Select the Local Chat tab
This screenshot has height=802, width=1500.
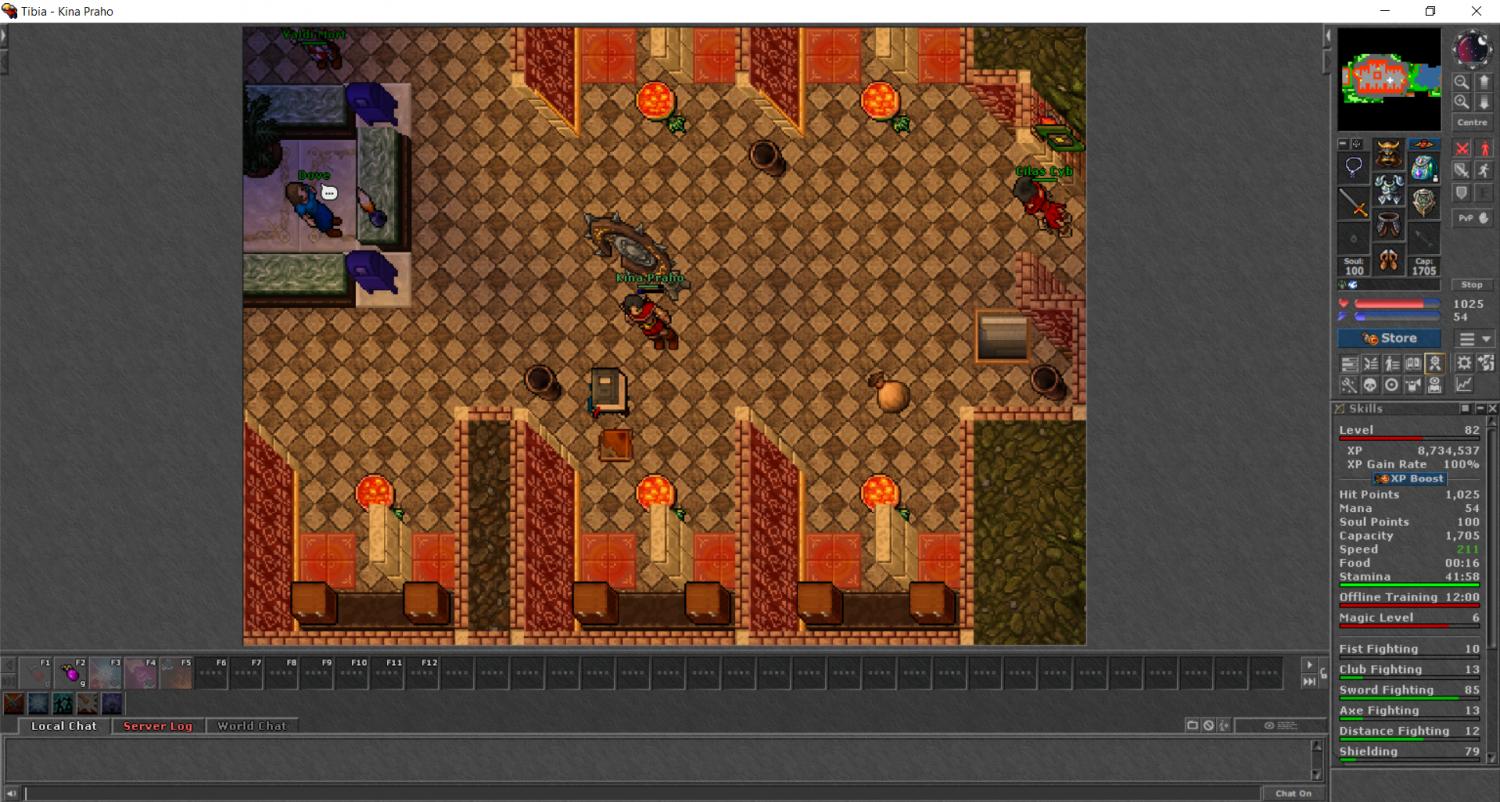coord(63,726)
